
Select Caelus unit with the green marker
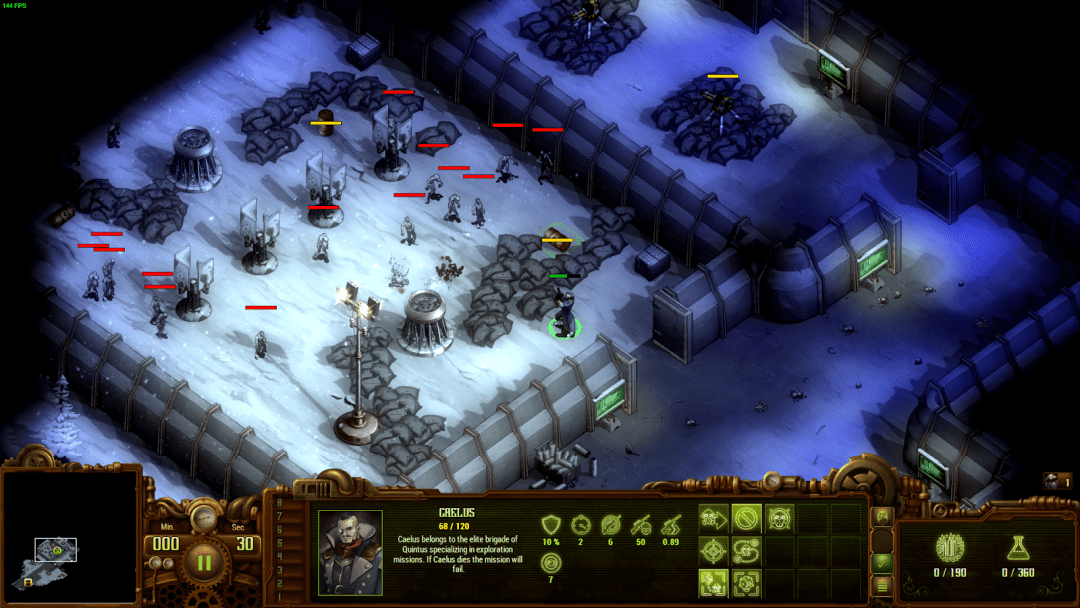tap(564, 312)
